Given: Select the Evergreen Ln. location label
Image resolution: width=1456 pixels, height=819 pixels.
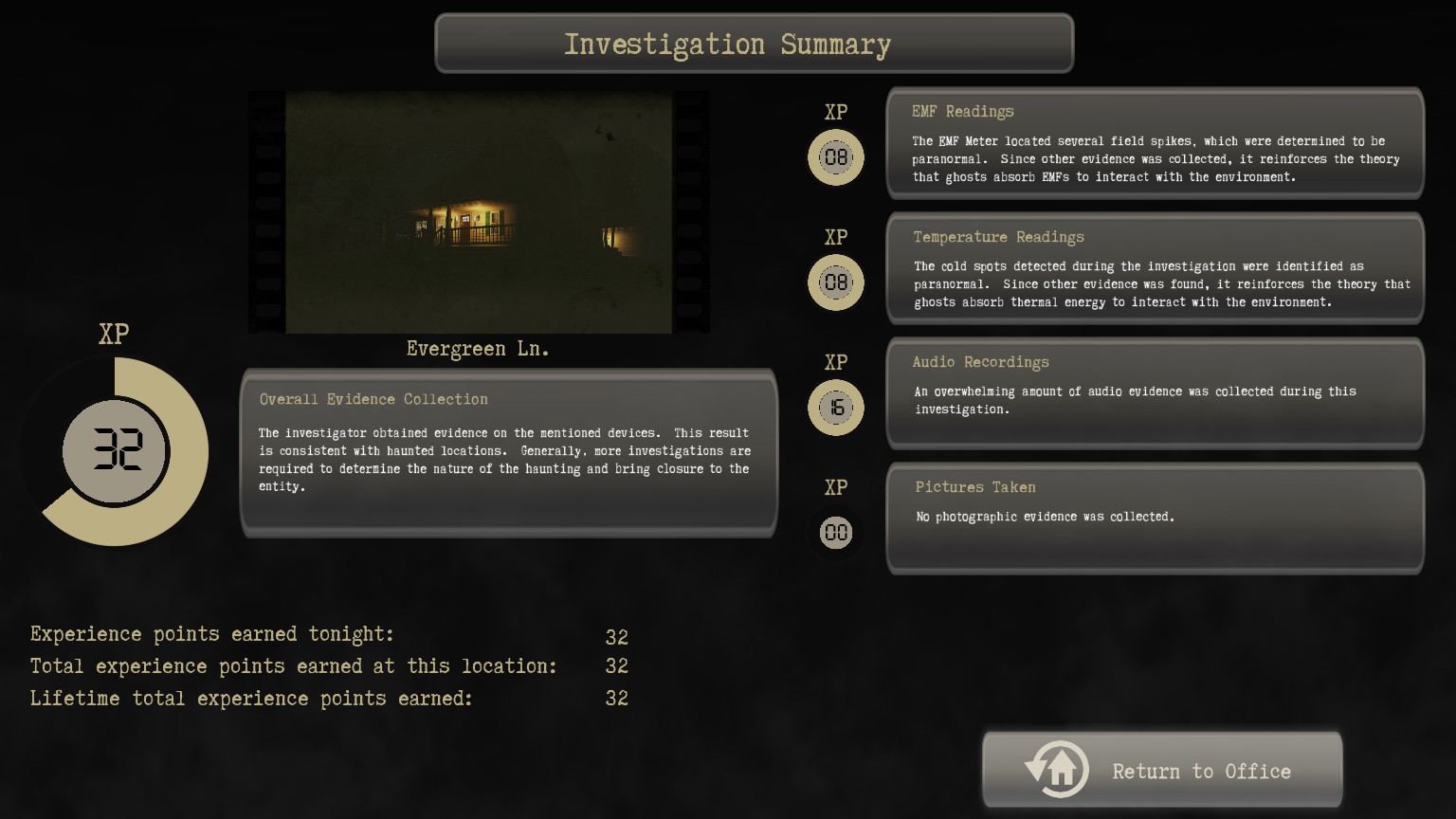Looking at the screenshot, I should (x=477, y=348).
